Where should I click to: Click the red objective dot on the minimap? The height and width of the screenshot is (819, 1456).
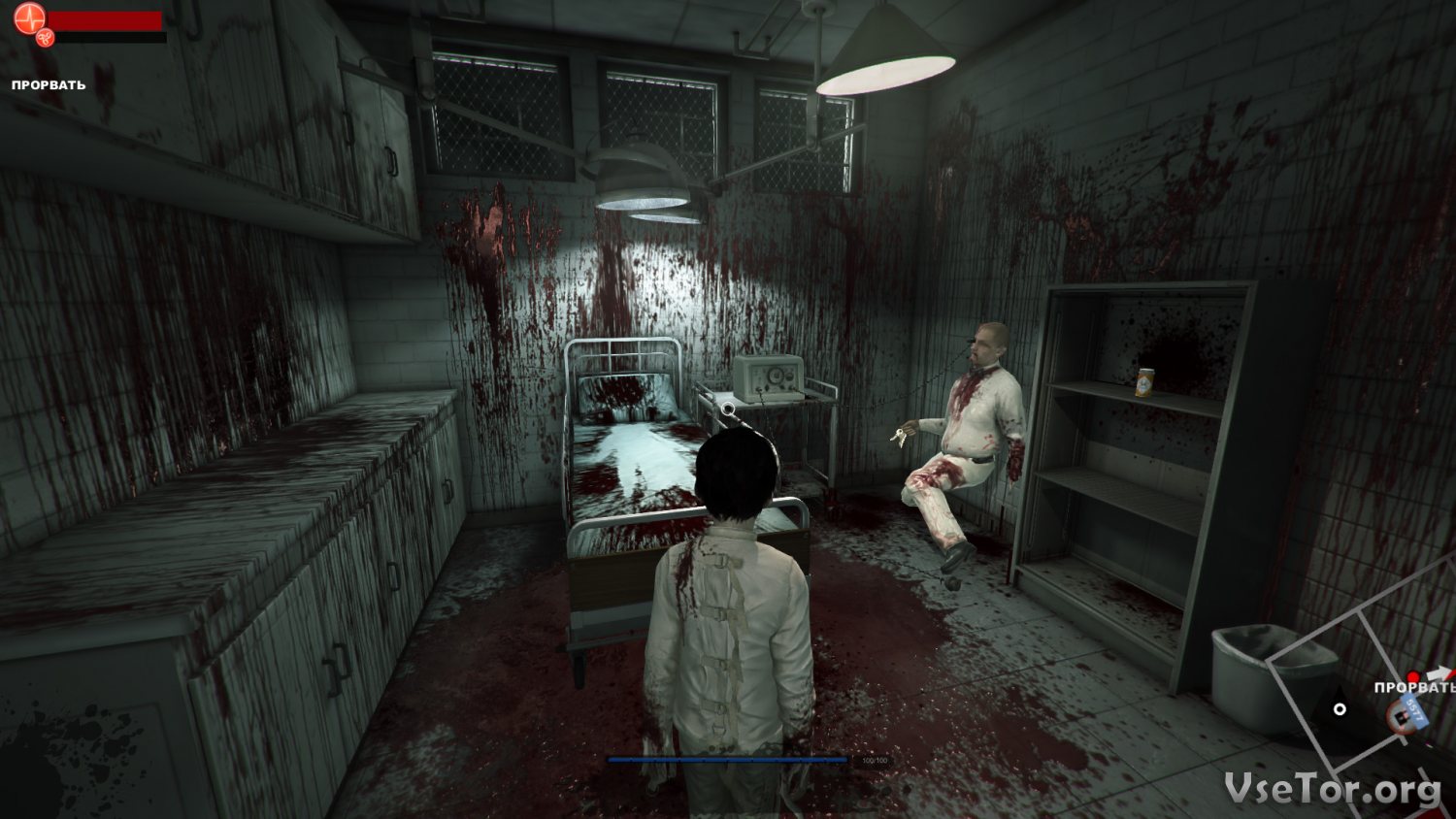click(1414, 676)
